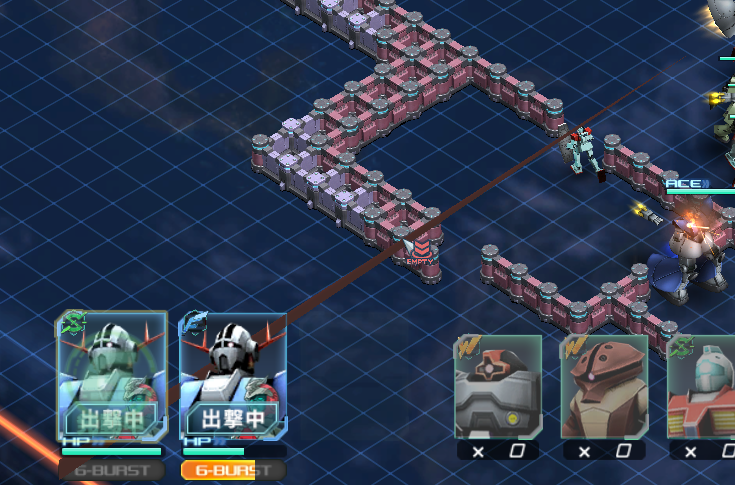Choose the red-and-white unit card at the screen edge
This screenshot has height=485, width=735.
pyautogui.click(x=702, y=387)
